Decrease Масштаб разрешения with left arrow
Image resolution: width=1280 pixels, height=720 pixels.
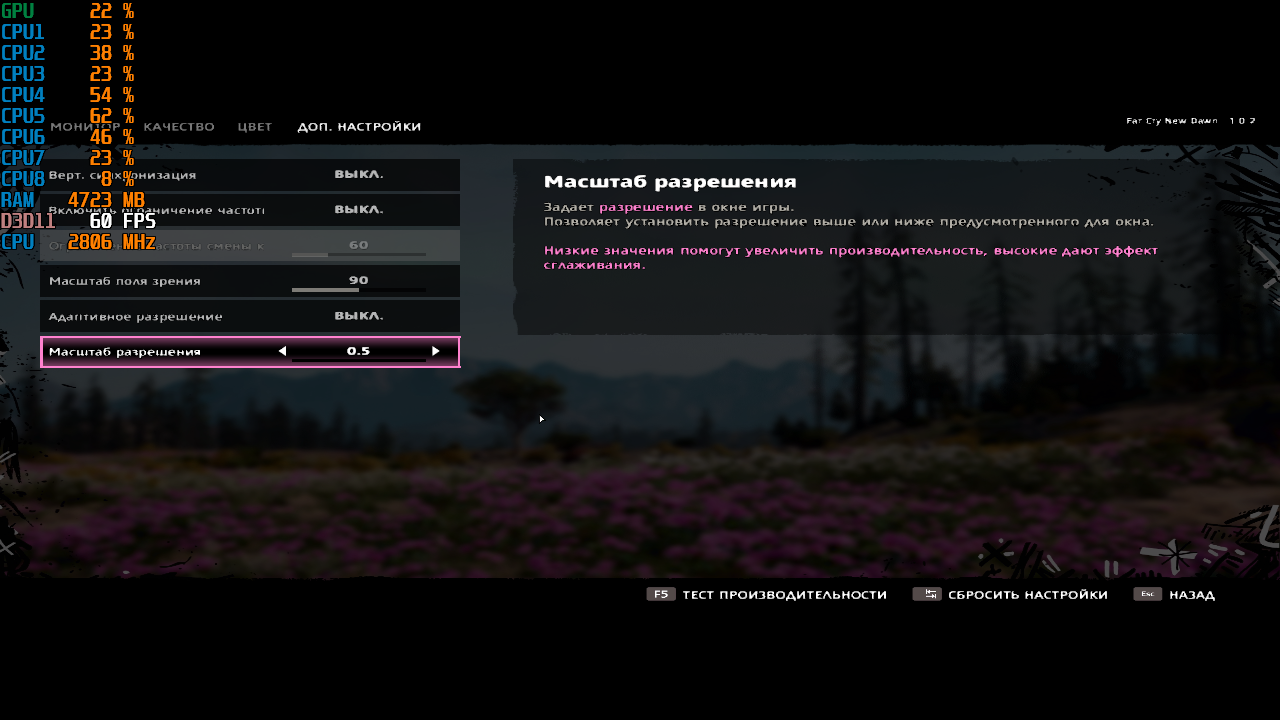(282, 351)
